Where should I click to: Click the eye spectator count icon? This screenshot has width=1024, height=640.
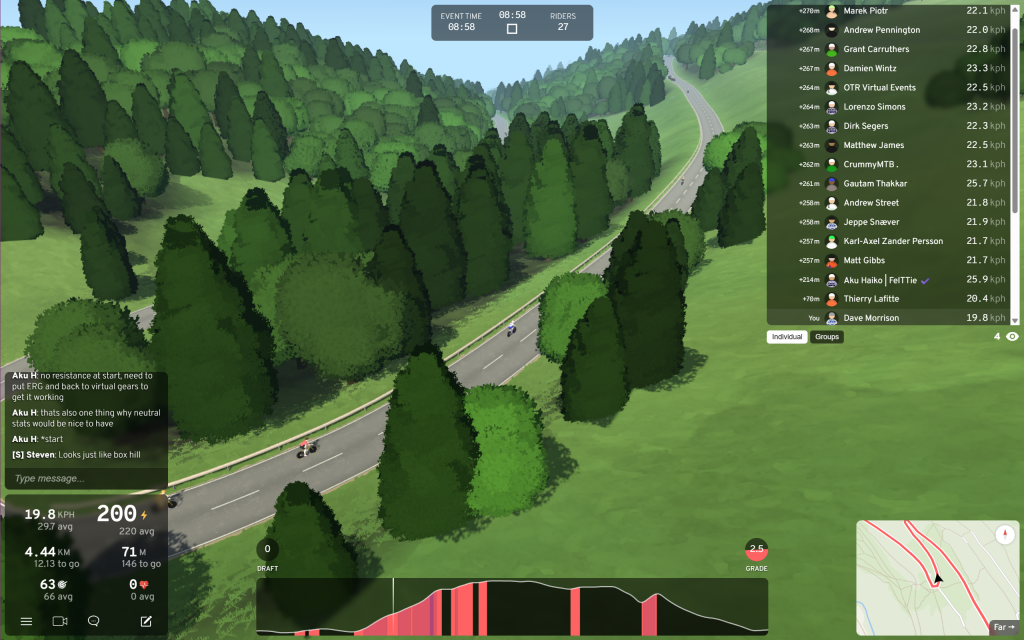coord(1012,337)
